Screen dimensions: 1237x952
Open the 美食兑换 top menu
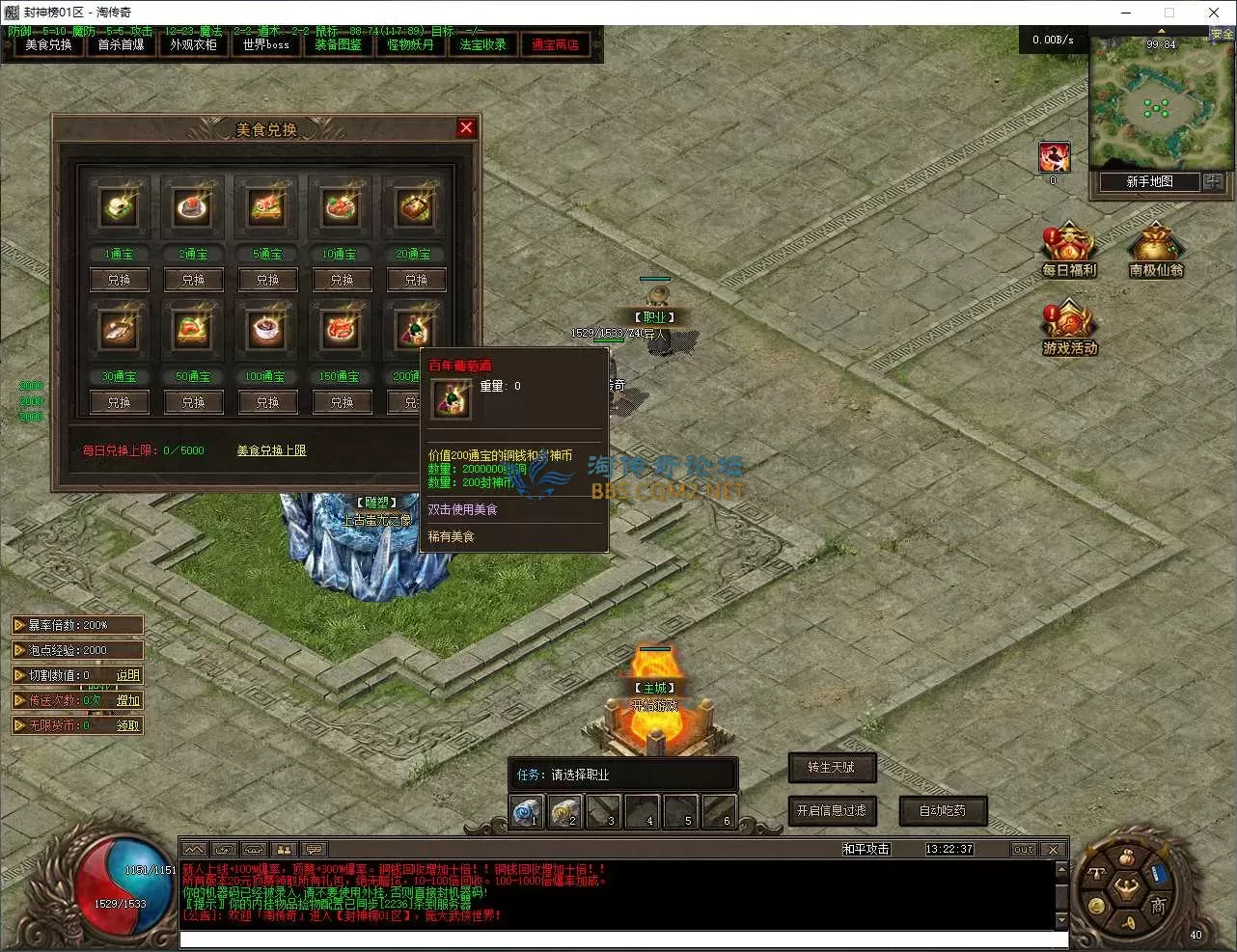click(x=48, y=45)
